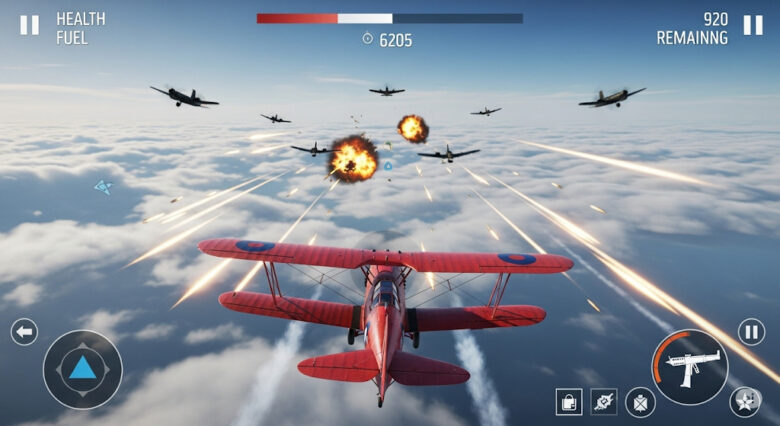780x426 pixels.
Task: Open the shopping bag square icon
Action: coord(569,402)
